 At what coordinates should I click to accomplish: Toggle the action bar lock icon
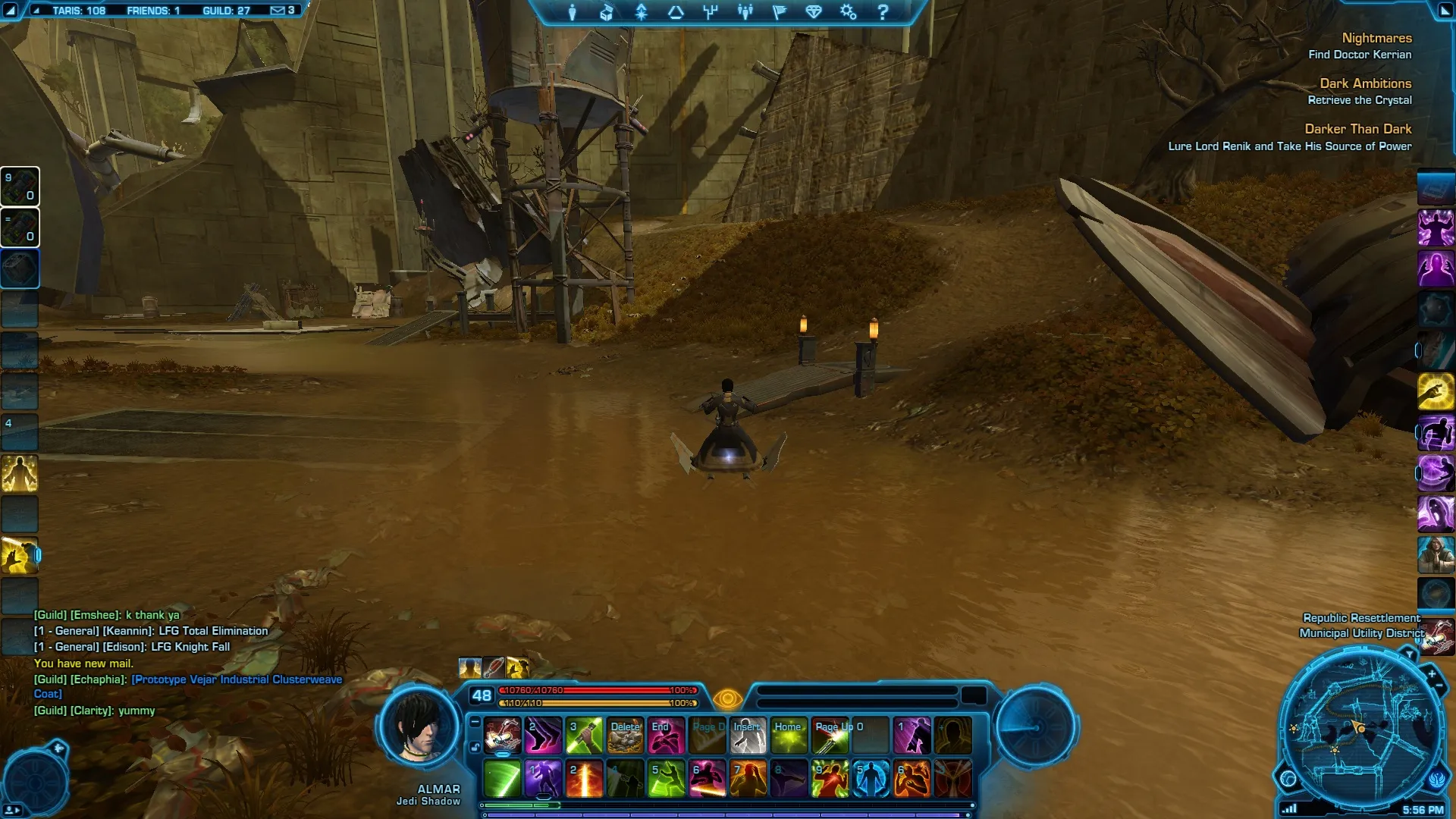click(x=475, y=748)
